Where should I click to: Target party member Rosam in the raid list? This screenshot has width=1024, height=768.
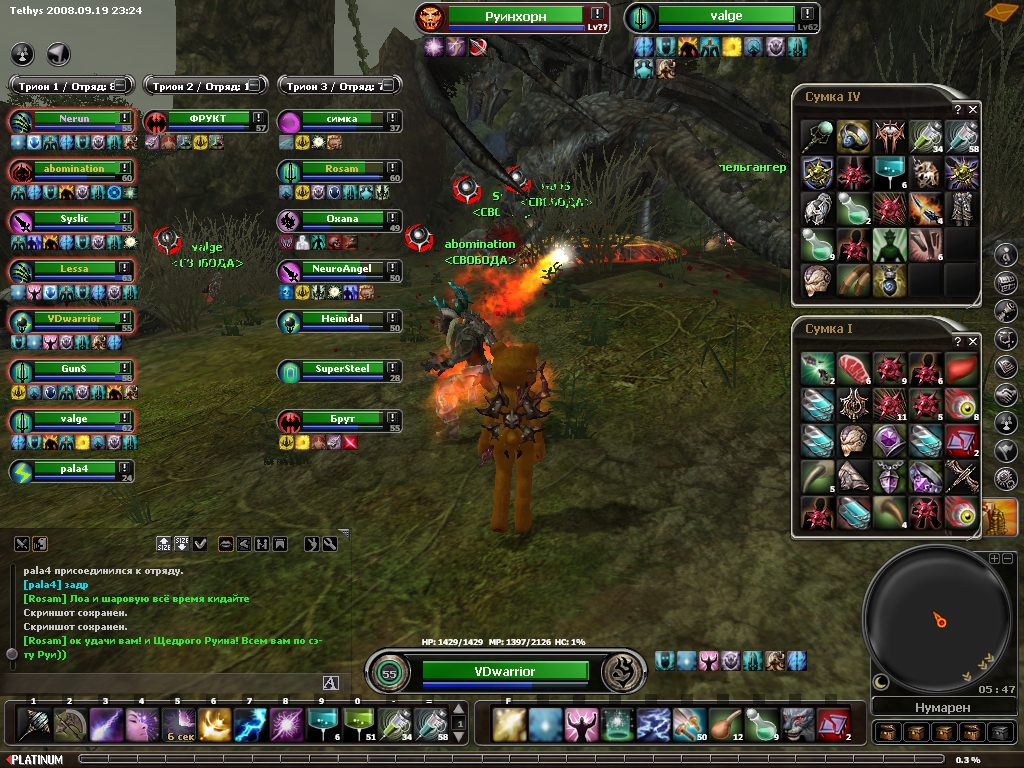coord(341,169)
